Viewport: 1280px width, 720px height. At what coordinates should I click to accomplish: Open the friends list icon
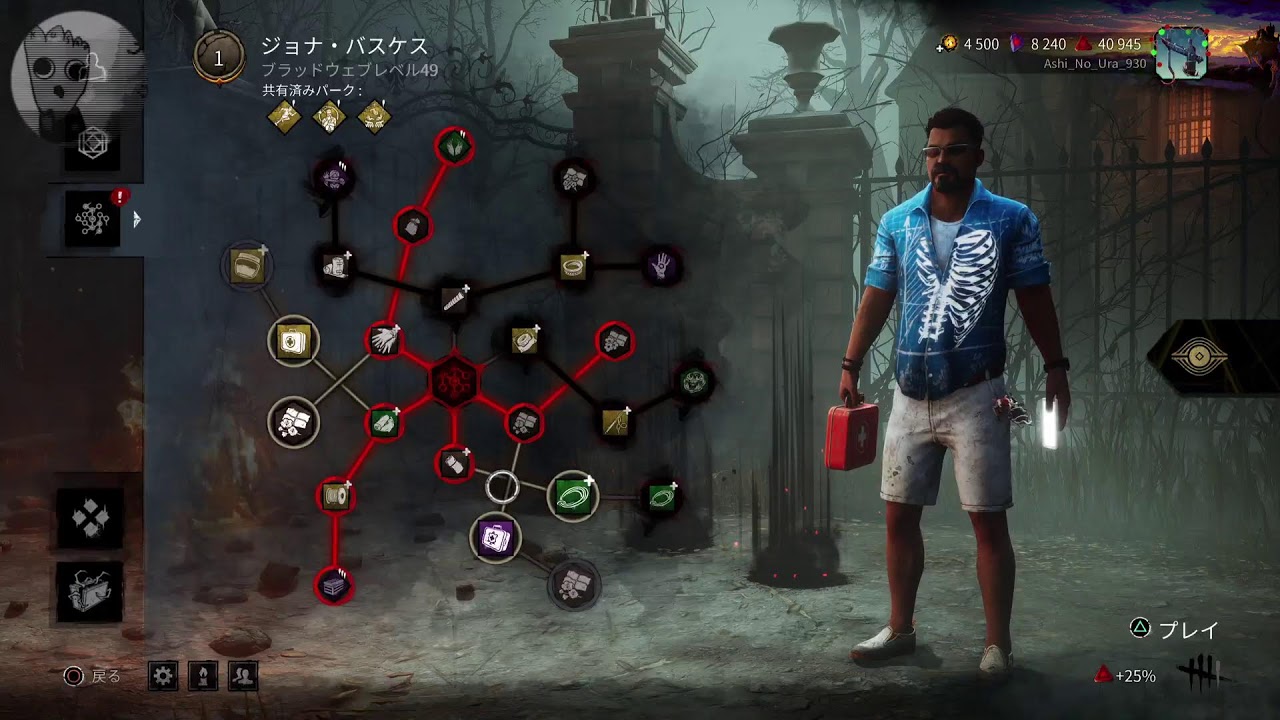243,677
